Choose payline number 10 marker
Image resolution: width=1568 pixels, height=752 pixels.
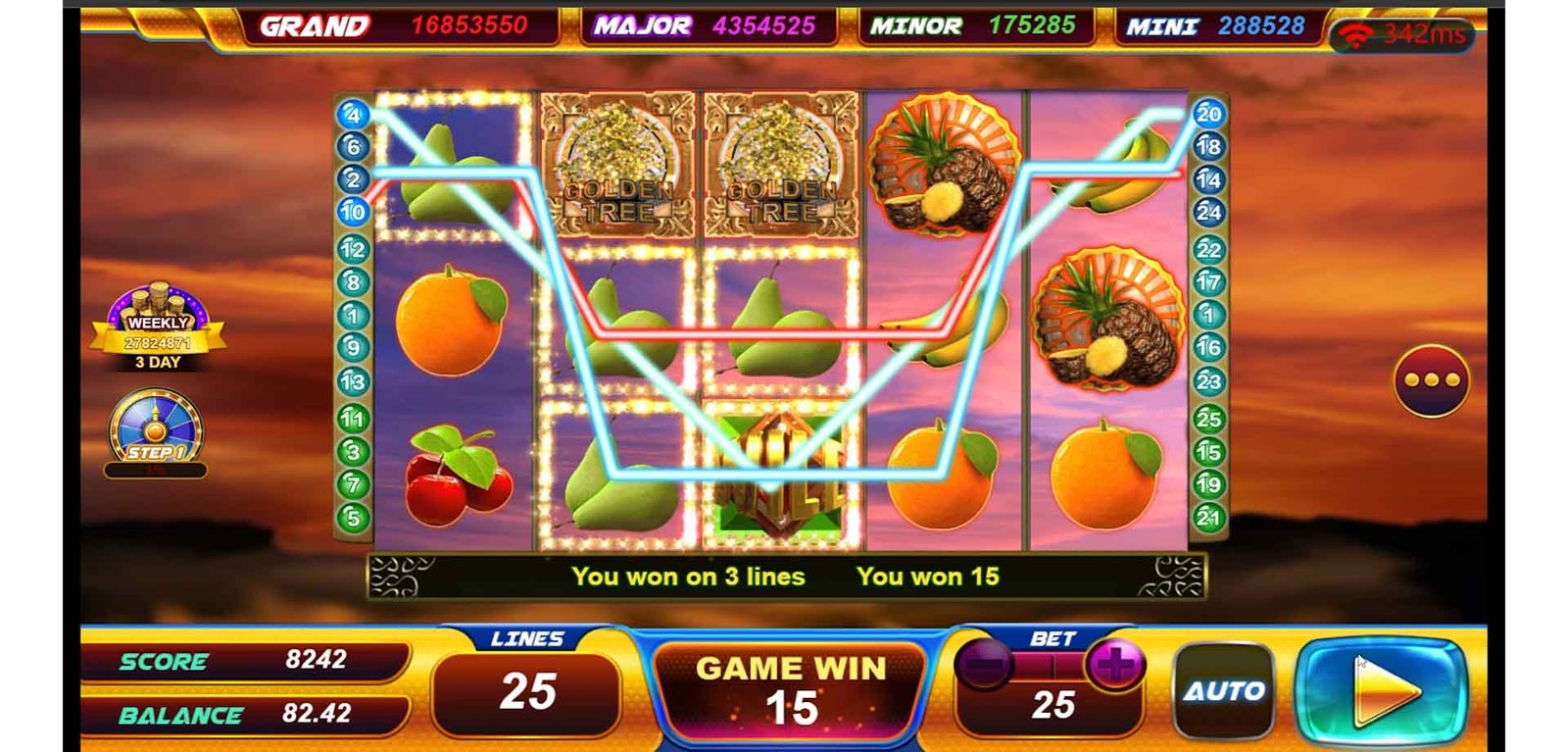click(353, 211)
